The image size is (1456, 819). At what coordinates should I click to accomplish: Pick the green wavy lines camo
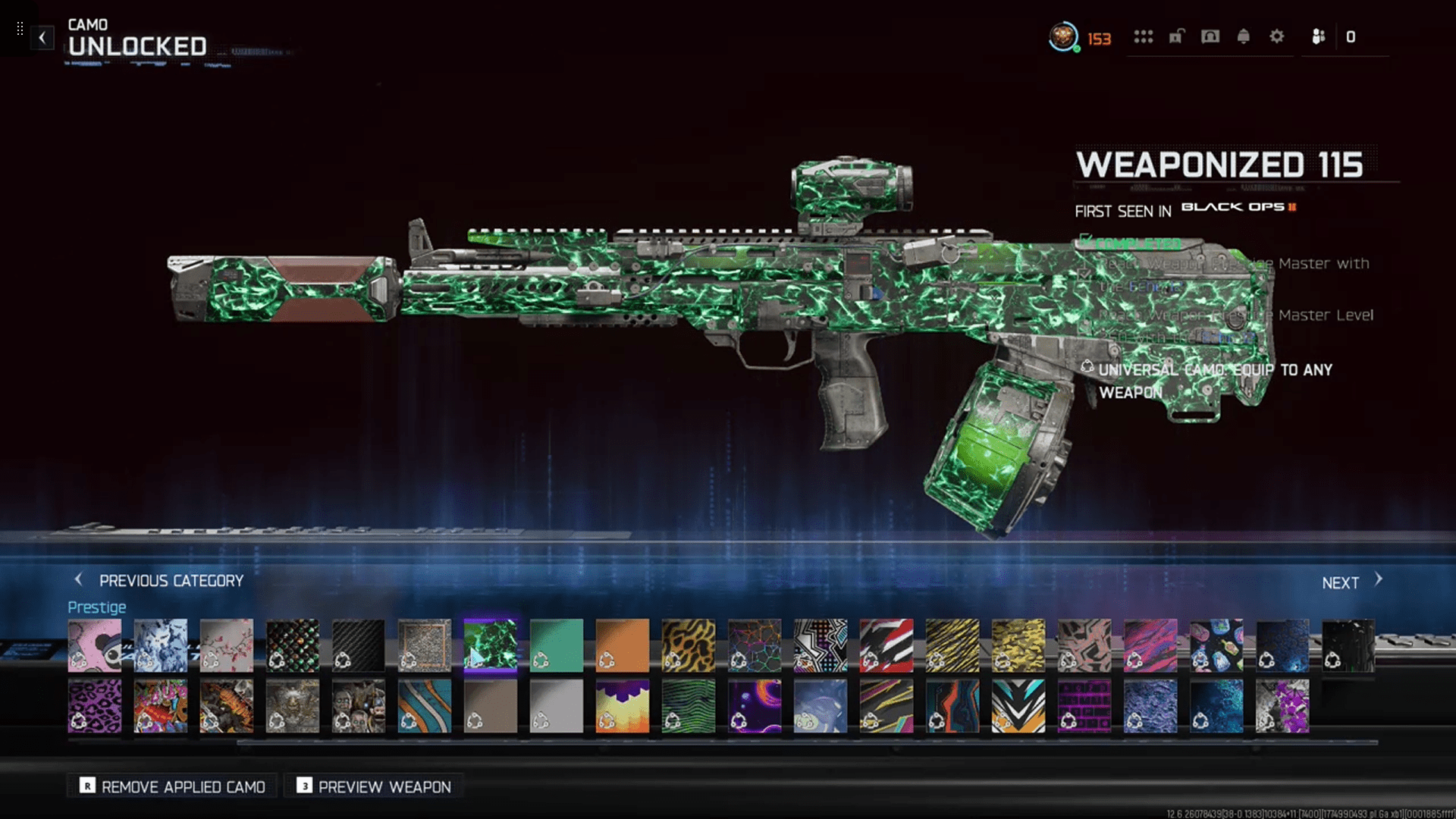click(x=689, y=706)
